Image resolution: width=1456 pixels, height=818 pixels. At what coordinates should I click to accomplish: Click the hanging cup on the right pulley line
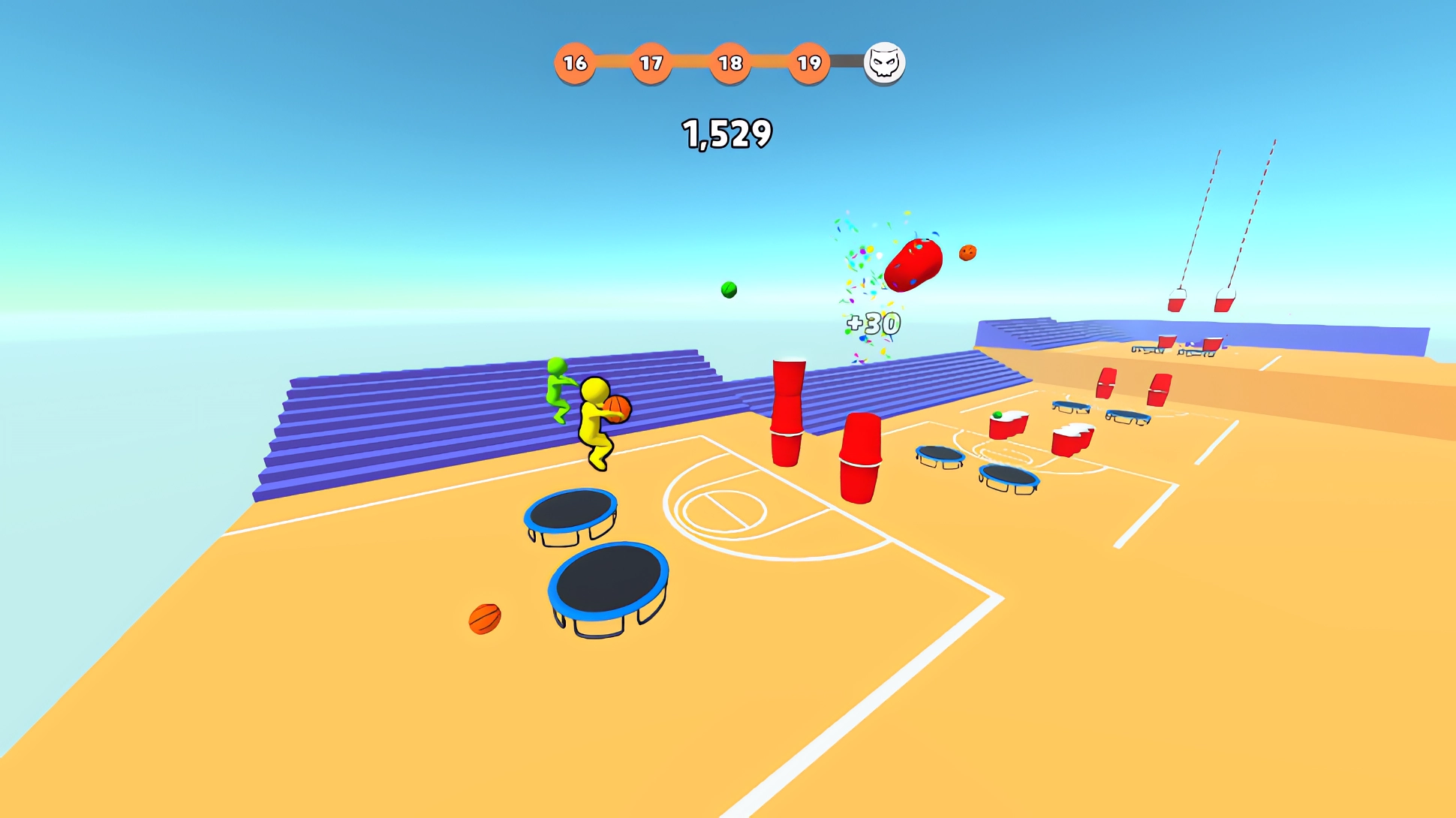click(x=1224, y=305)
